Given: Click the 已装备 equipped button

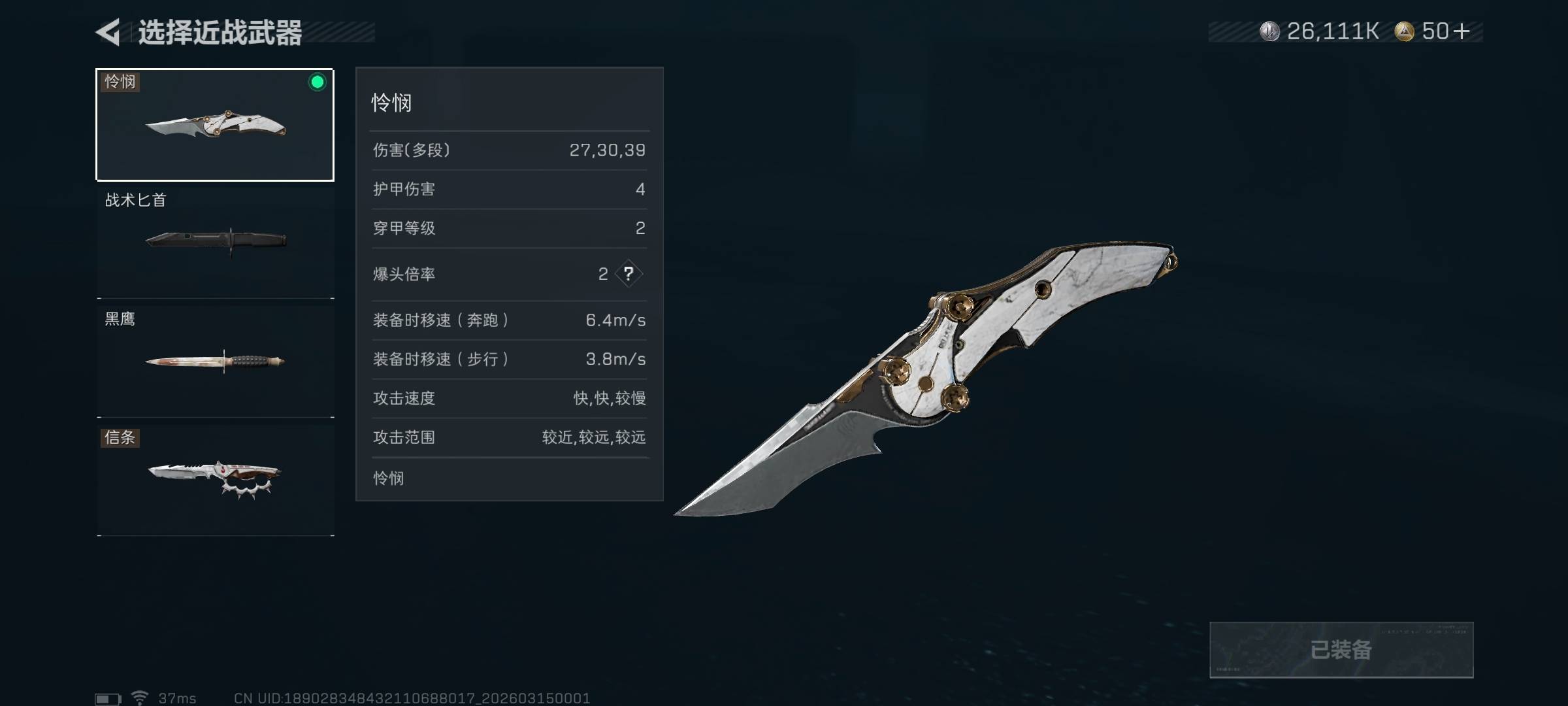Looking at the screenshot, I should tap(1341, 650).
